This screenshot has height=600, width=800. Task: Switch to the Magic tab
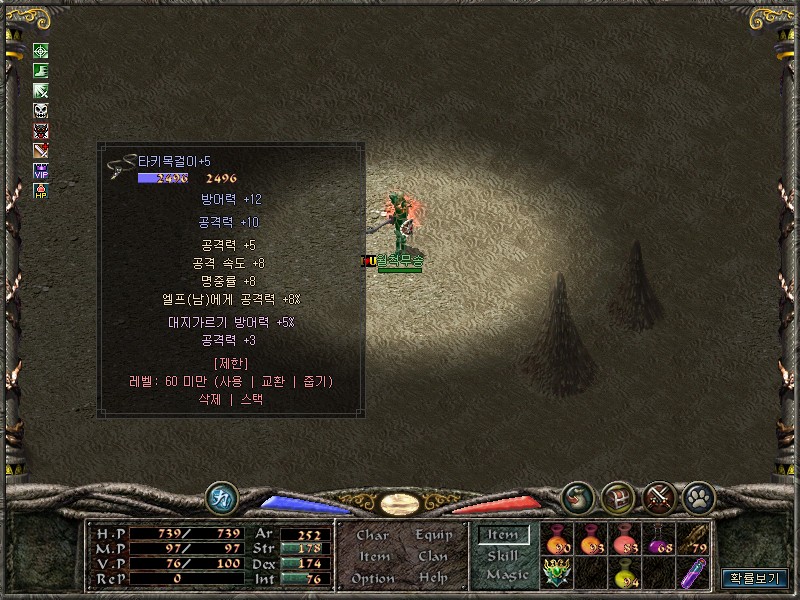pos(506,575)
